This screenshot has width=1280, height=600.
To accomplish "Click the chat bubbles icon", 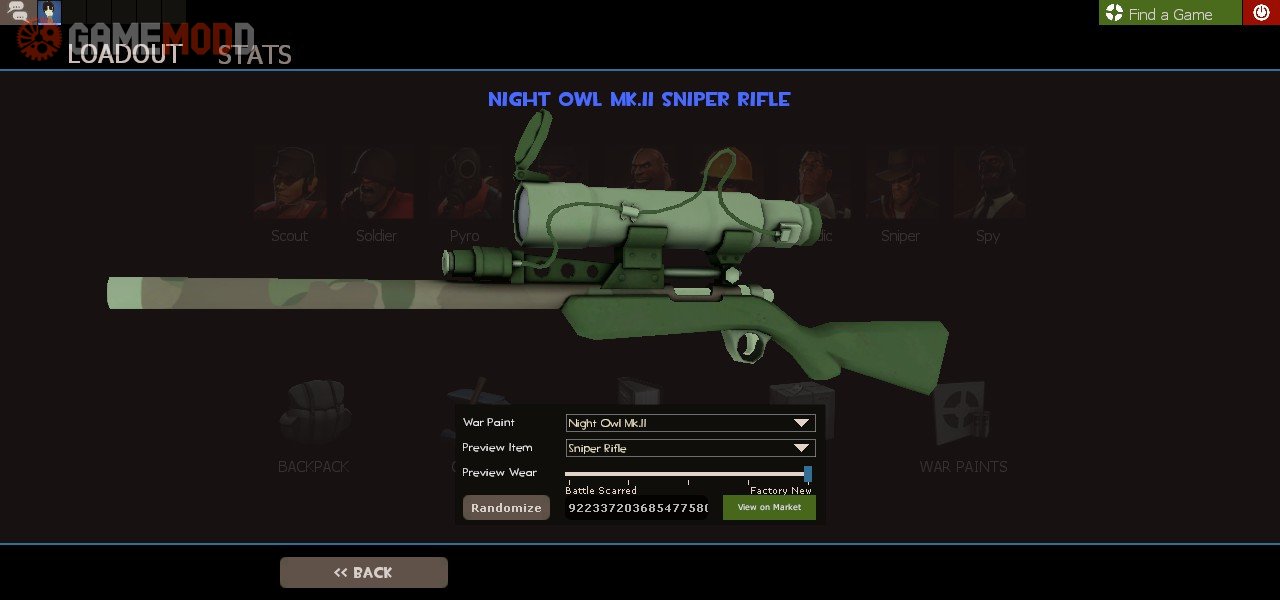I will coord(18,13).
